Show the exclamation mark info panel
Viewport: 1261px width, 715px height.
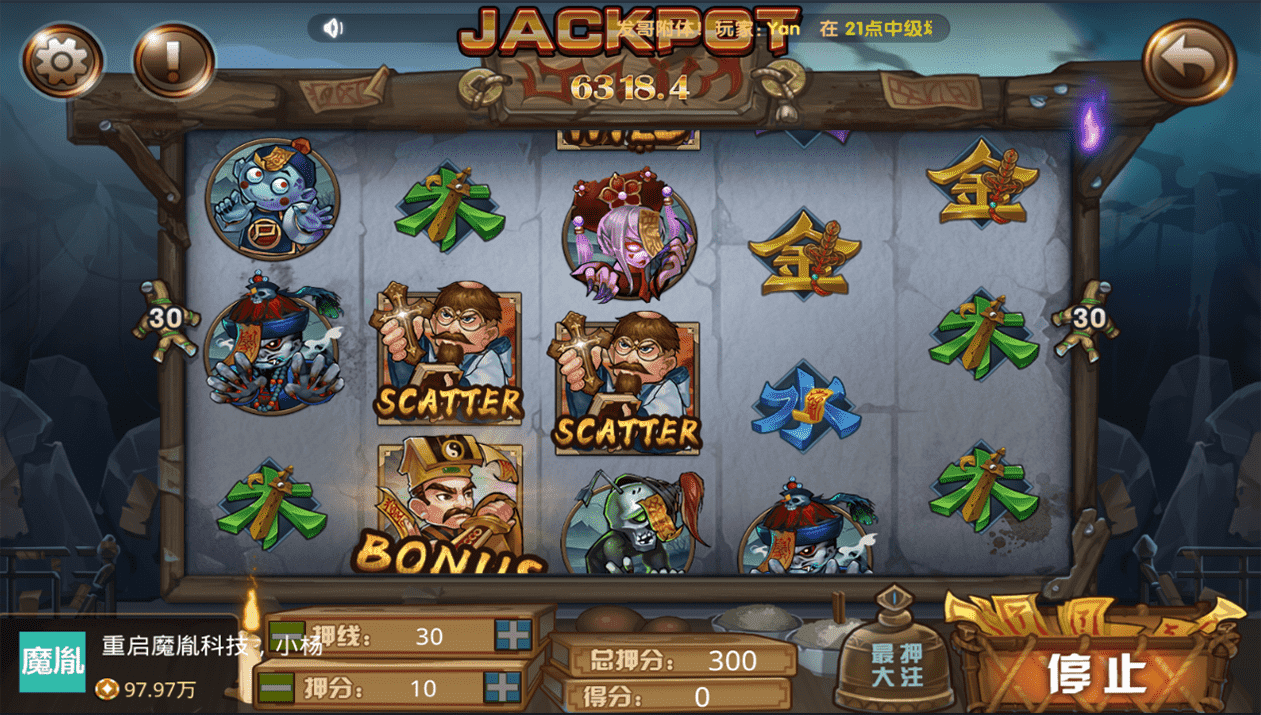(173, 61)
